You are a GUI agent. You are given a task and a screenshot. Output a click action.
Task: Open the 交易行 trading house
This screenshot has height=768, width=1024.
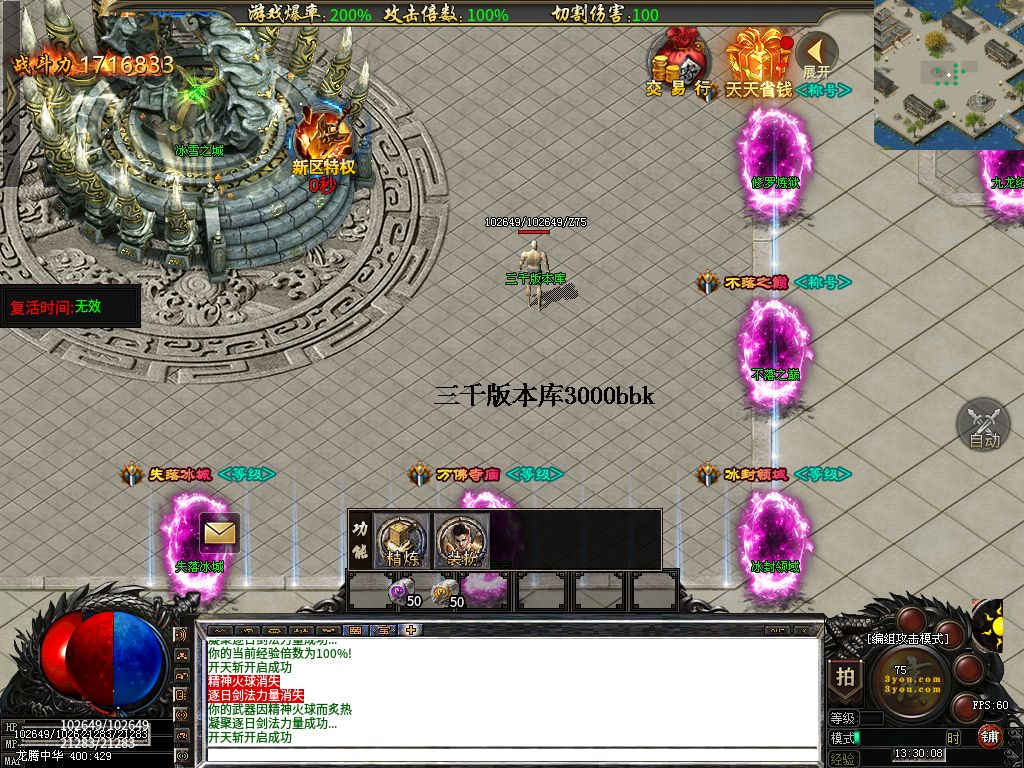pos(678,62)
